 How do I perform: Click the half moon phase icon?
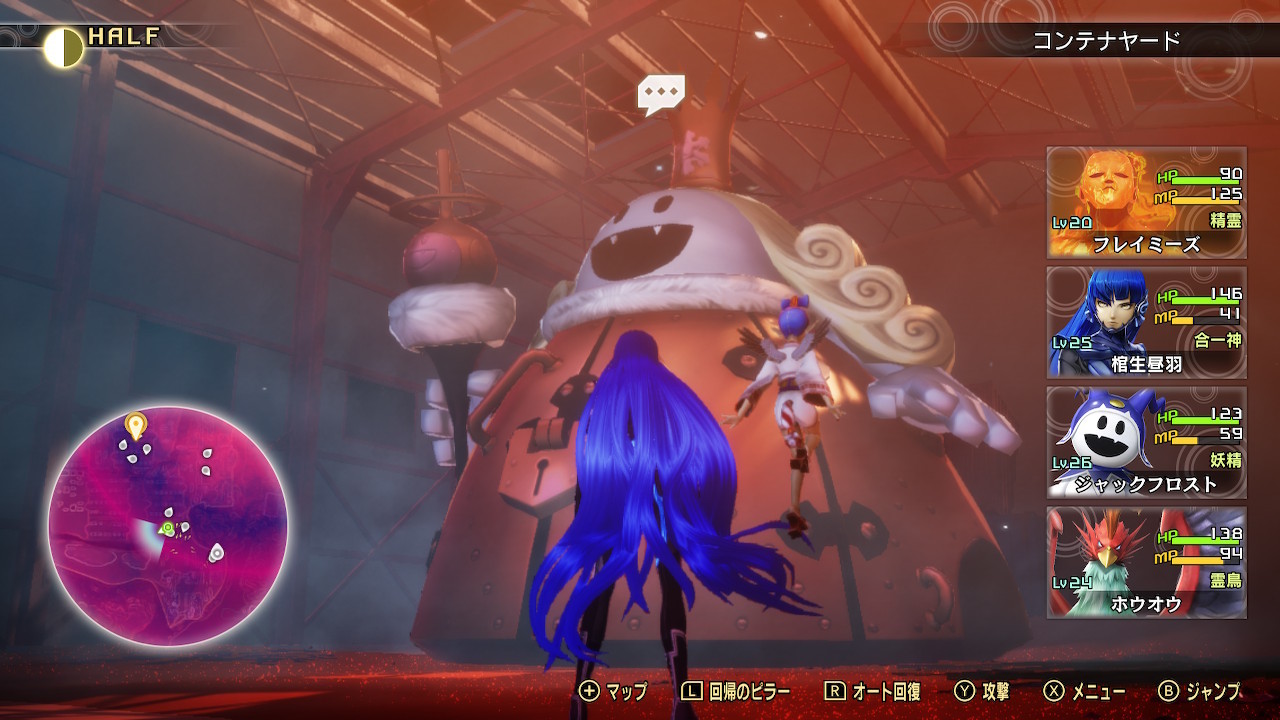point(63,47)
